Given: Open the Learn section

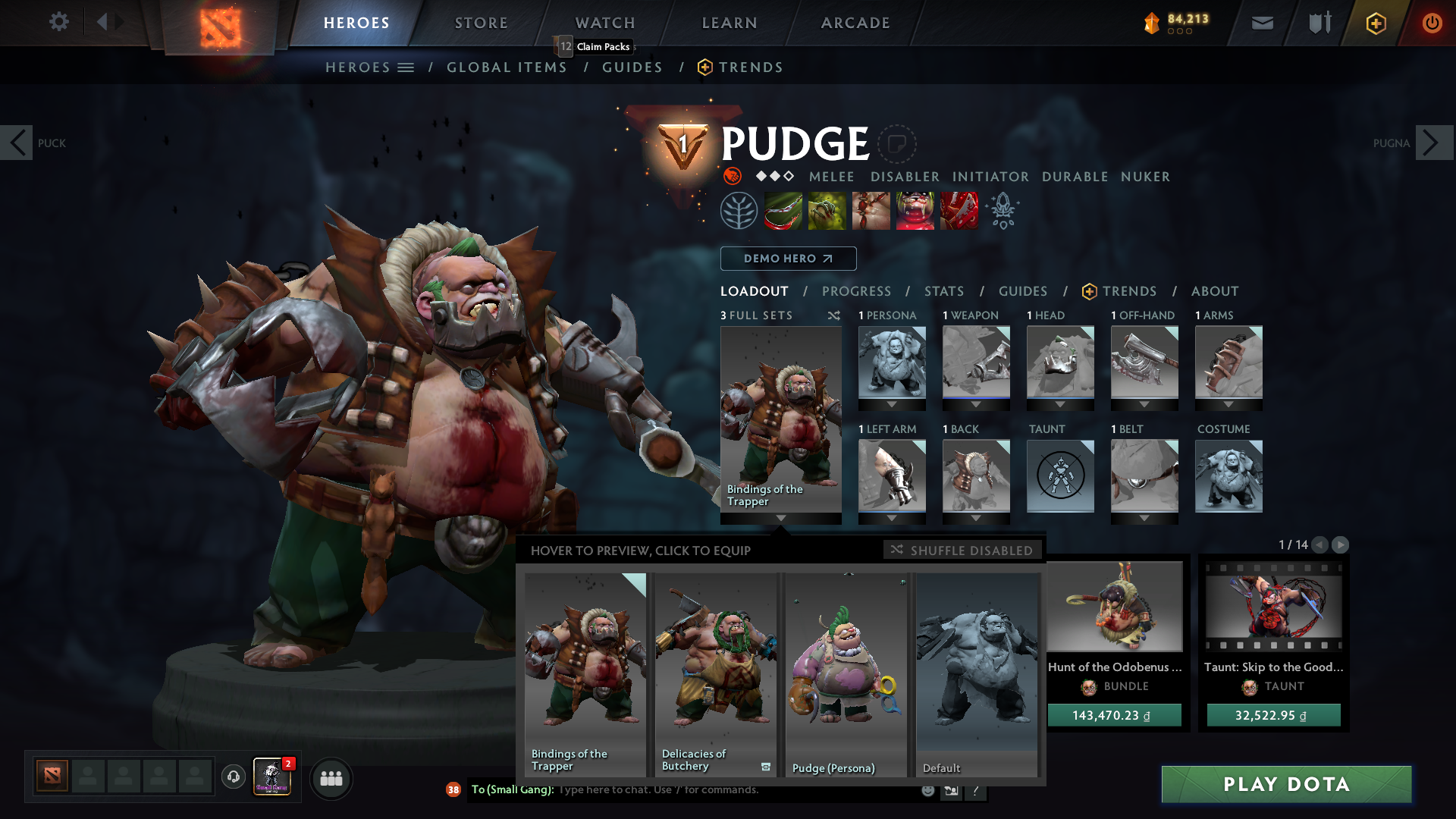Looking at the screenshot, I should click(x=730, y=23).
